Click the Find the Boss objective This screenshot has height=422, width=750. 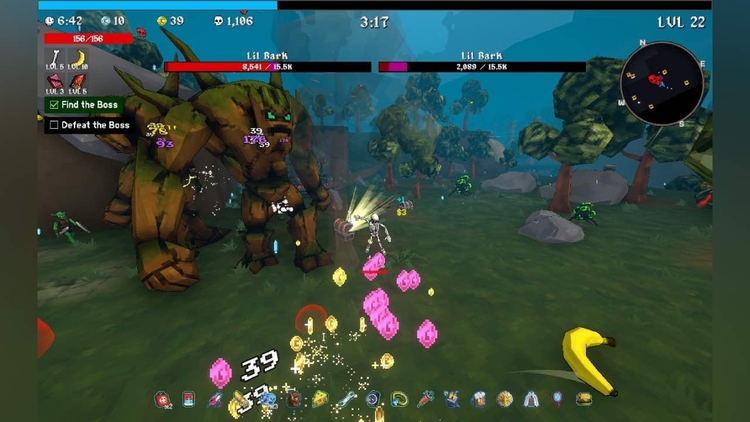click(x=88, y=104)
